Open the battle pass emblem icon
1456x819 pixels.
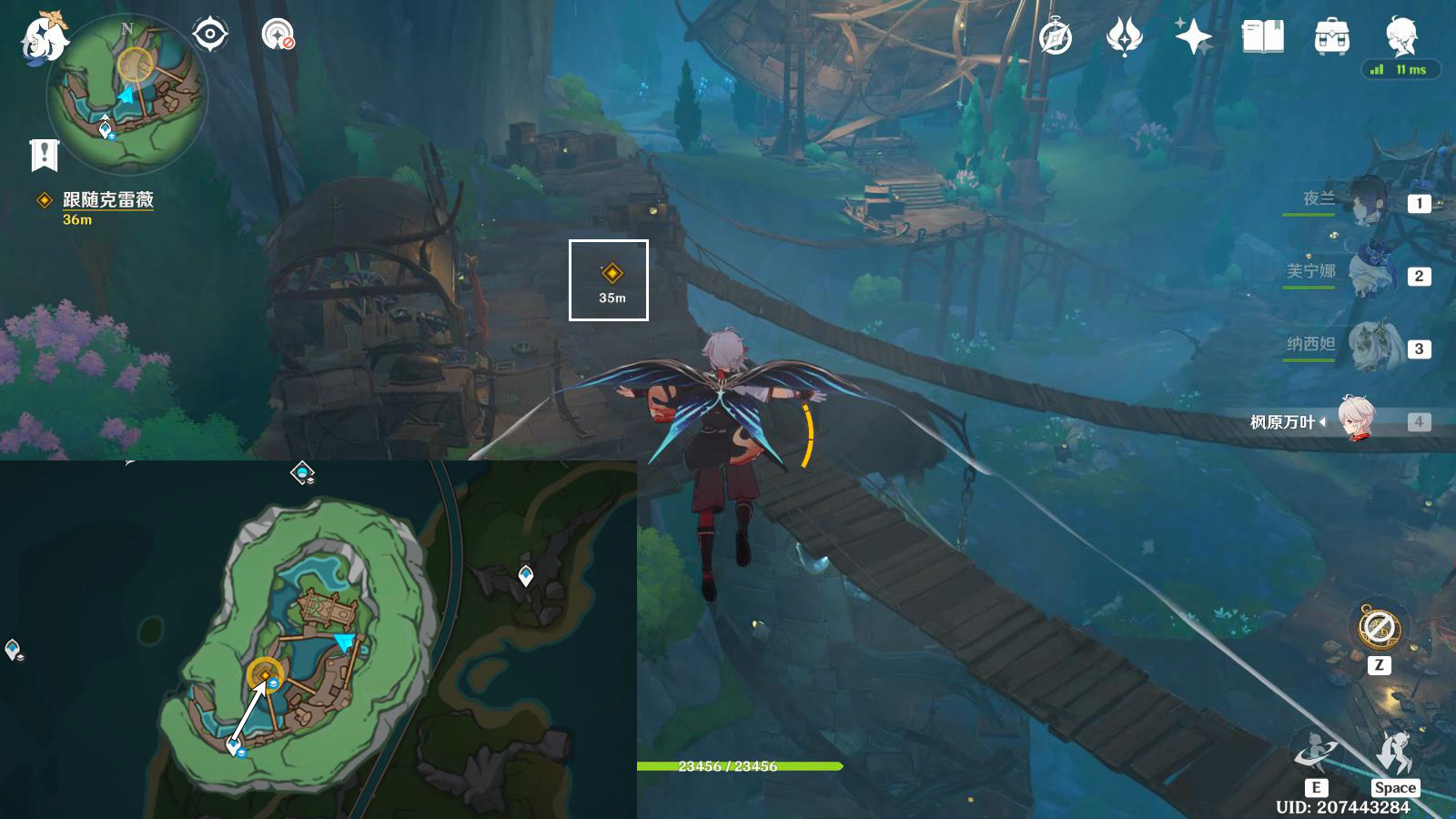(1124, 37)
